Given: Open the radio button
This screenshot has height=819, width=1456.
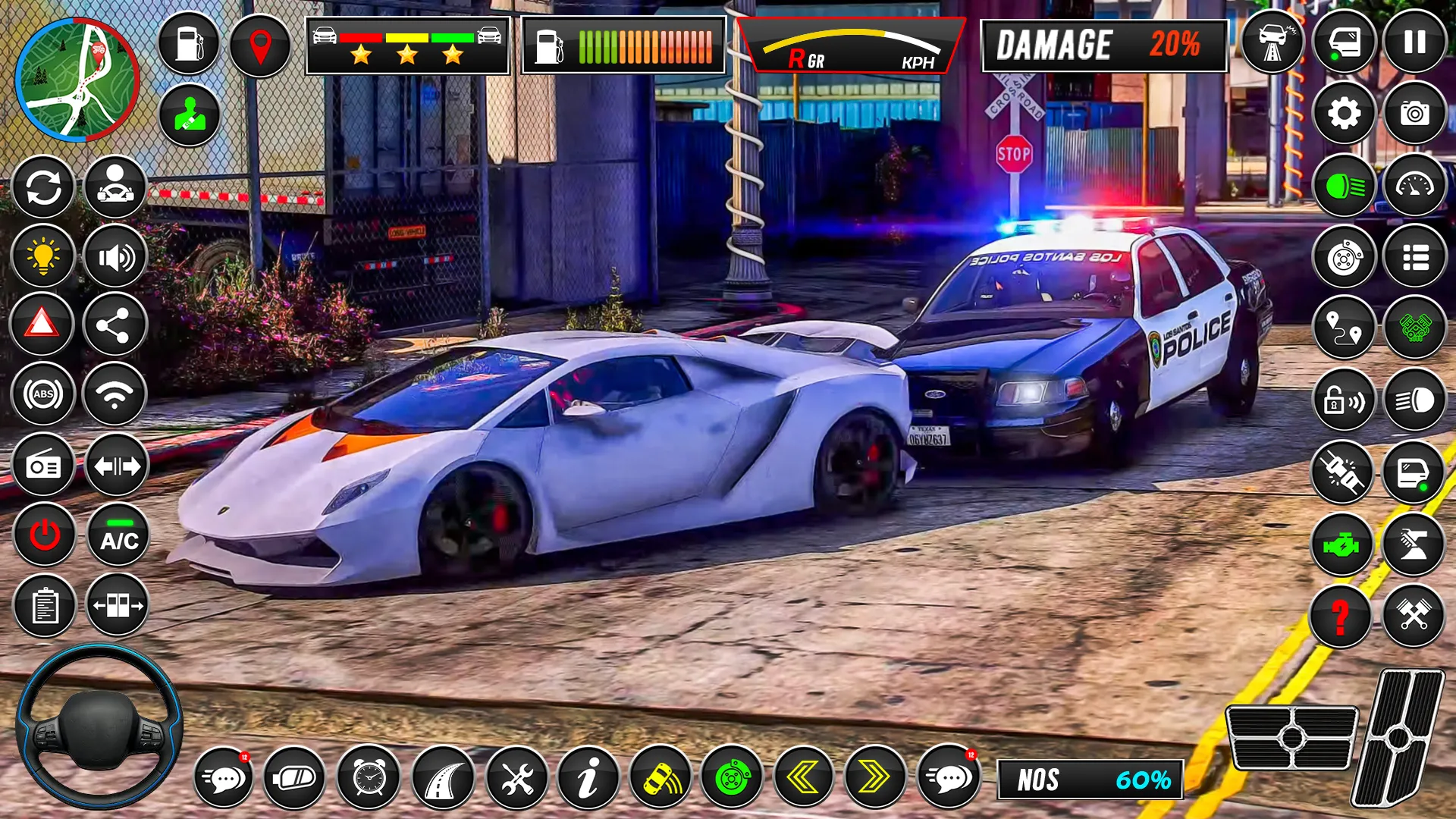Looking at the screenshot, I should pyautogui.click(x=43, y=466).
